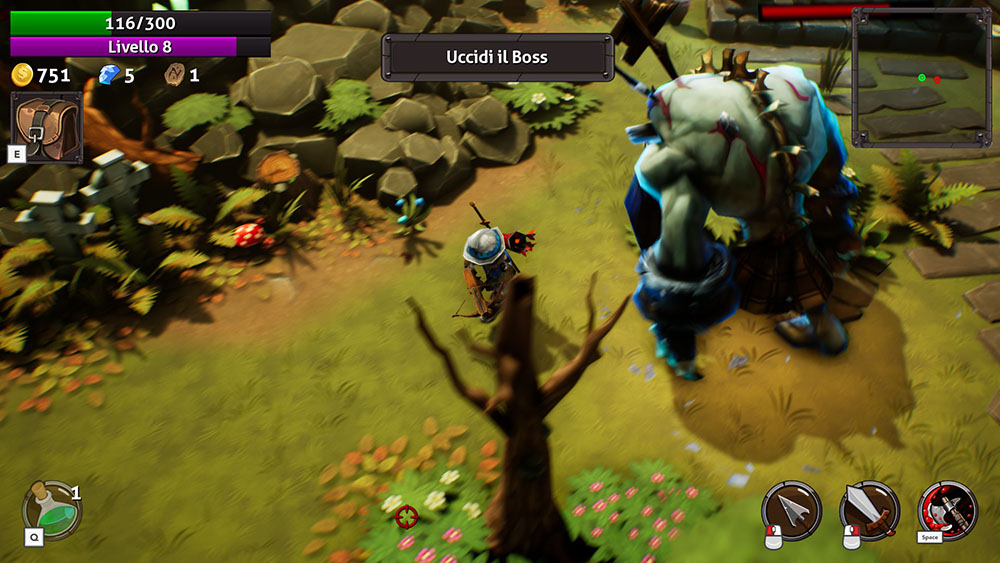Activate the arrow shot ability

[792, 510]
